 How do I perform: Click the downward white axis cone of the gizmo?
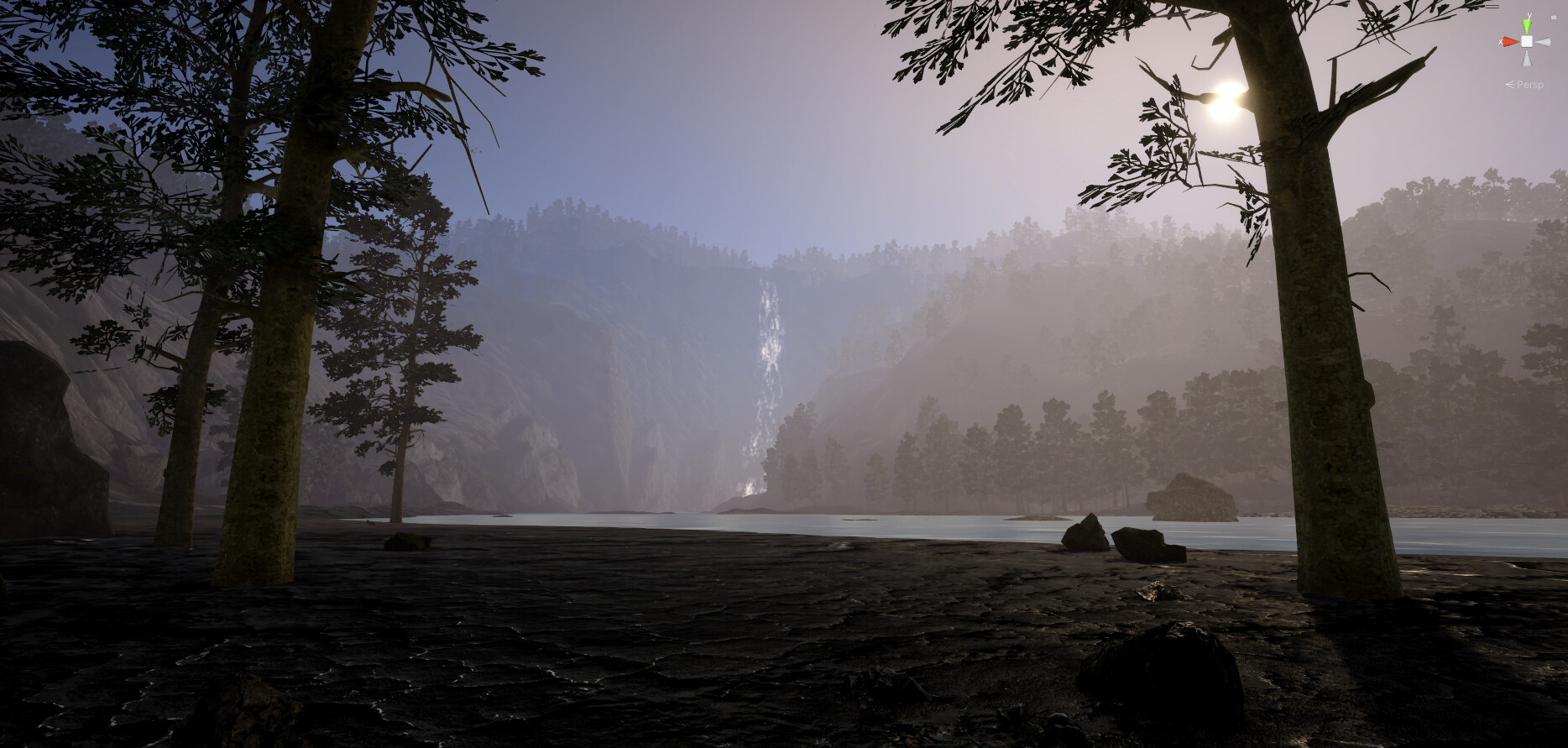1527,59
